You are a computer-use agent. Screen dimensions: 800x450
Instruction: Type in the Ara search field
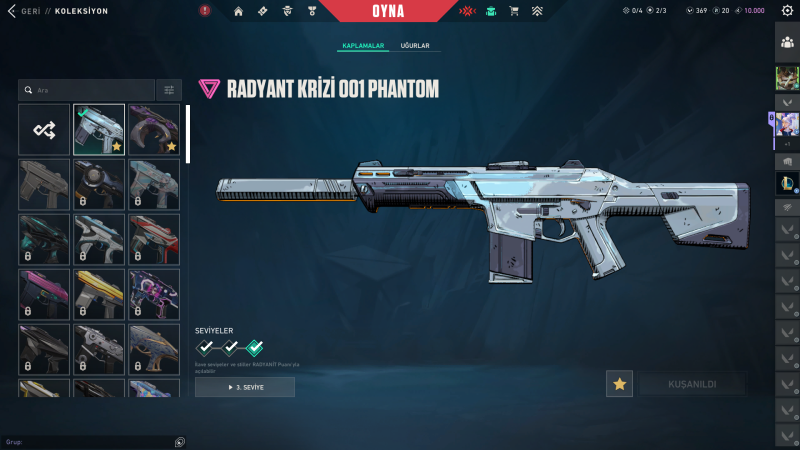90,90
